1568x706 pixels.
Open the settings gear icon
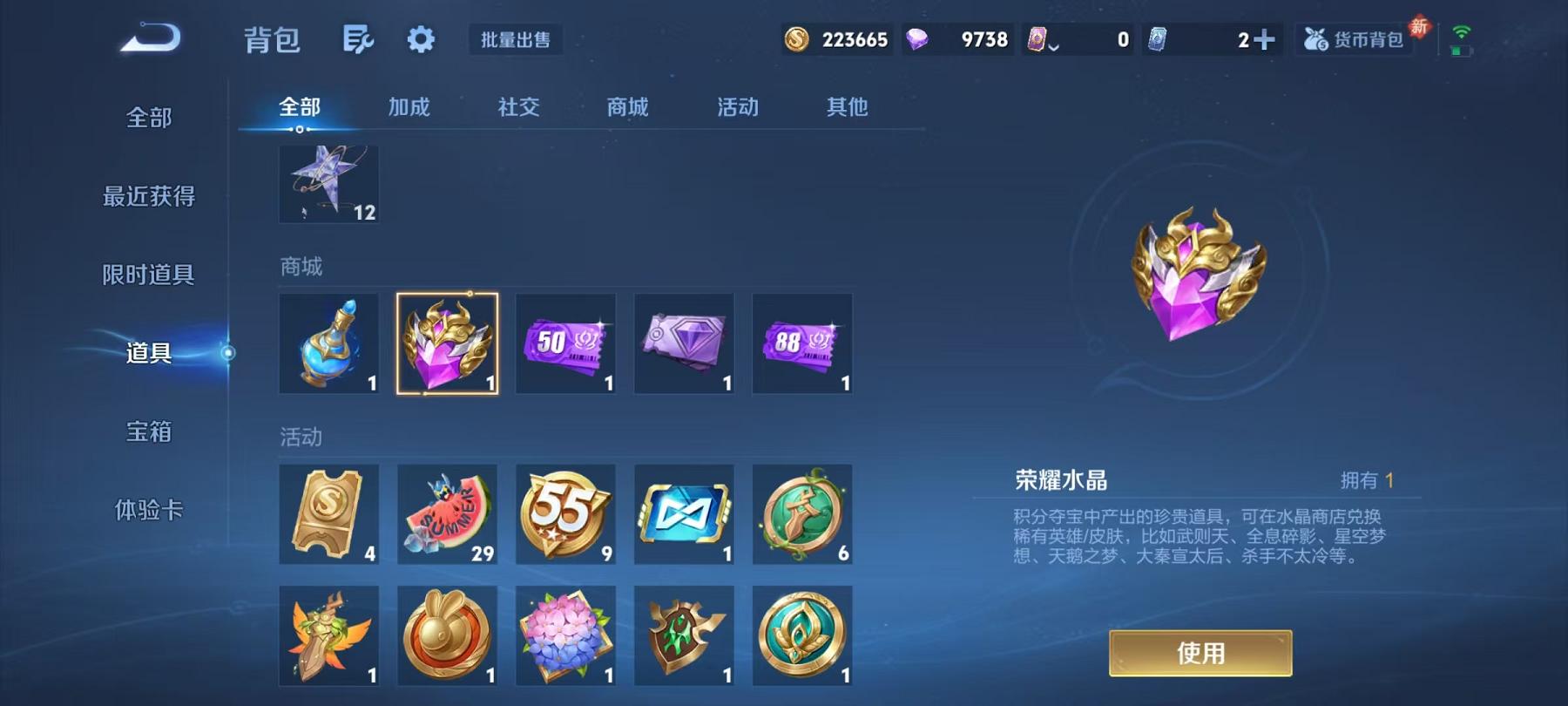click(422, 39)
